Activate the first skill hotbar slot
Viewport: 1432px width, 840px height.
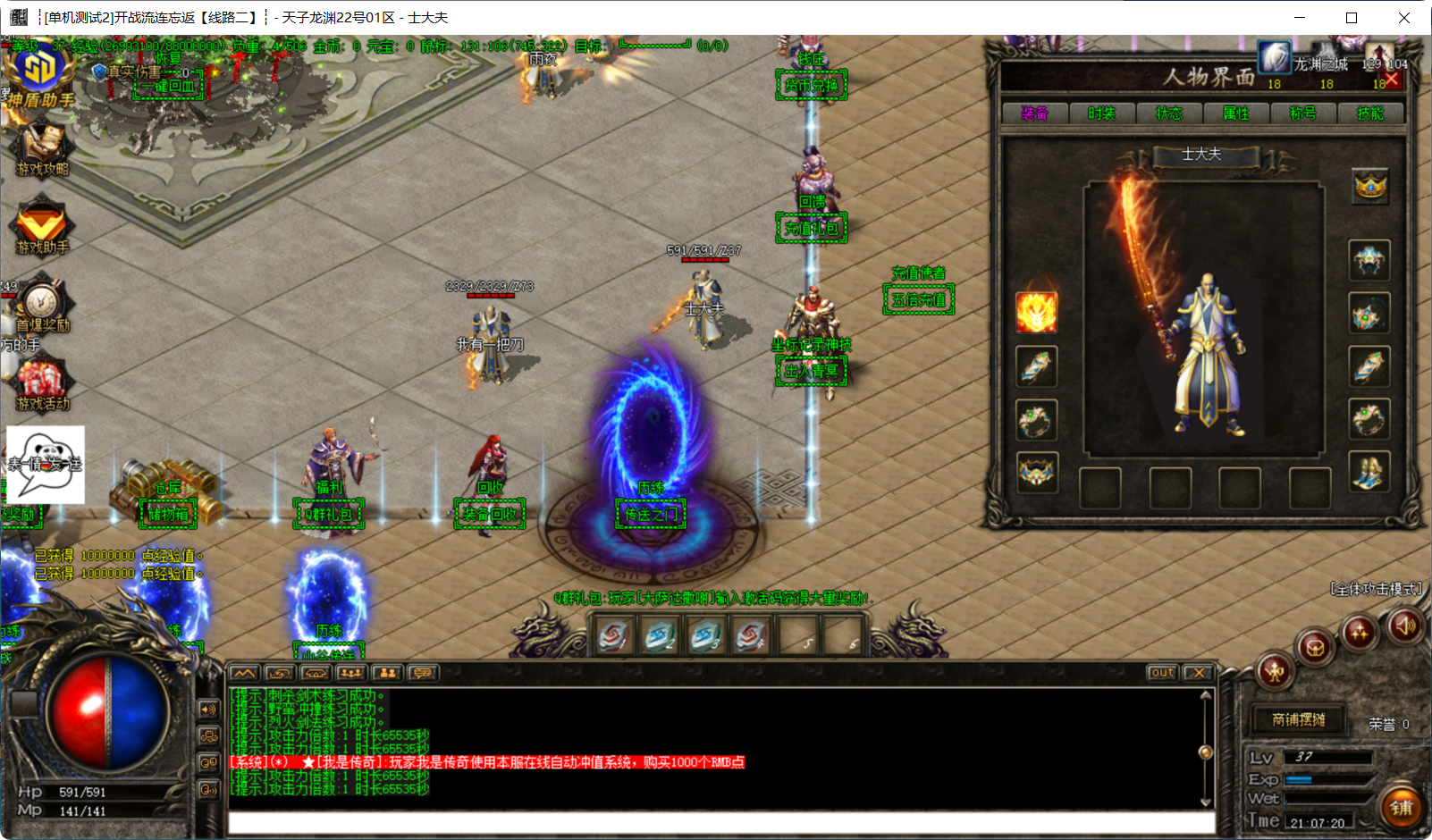[x=614, y=635]
